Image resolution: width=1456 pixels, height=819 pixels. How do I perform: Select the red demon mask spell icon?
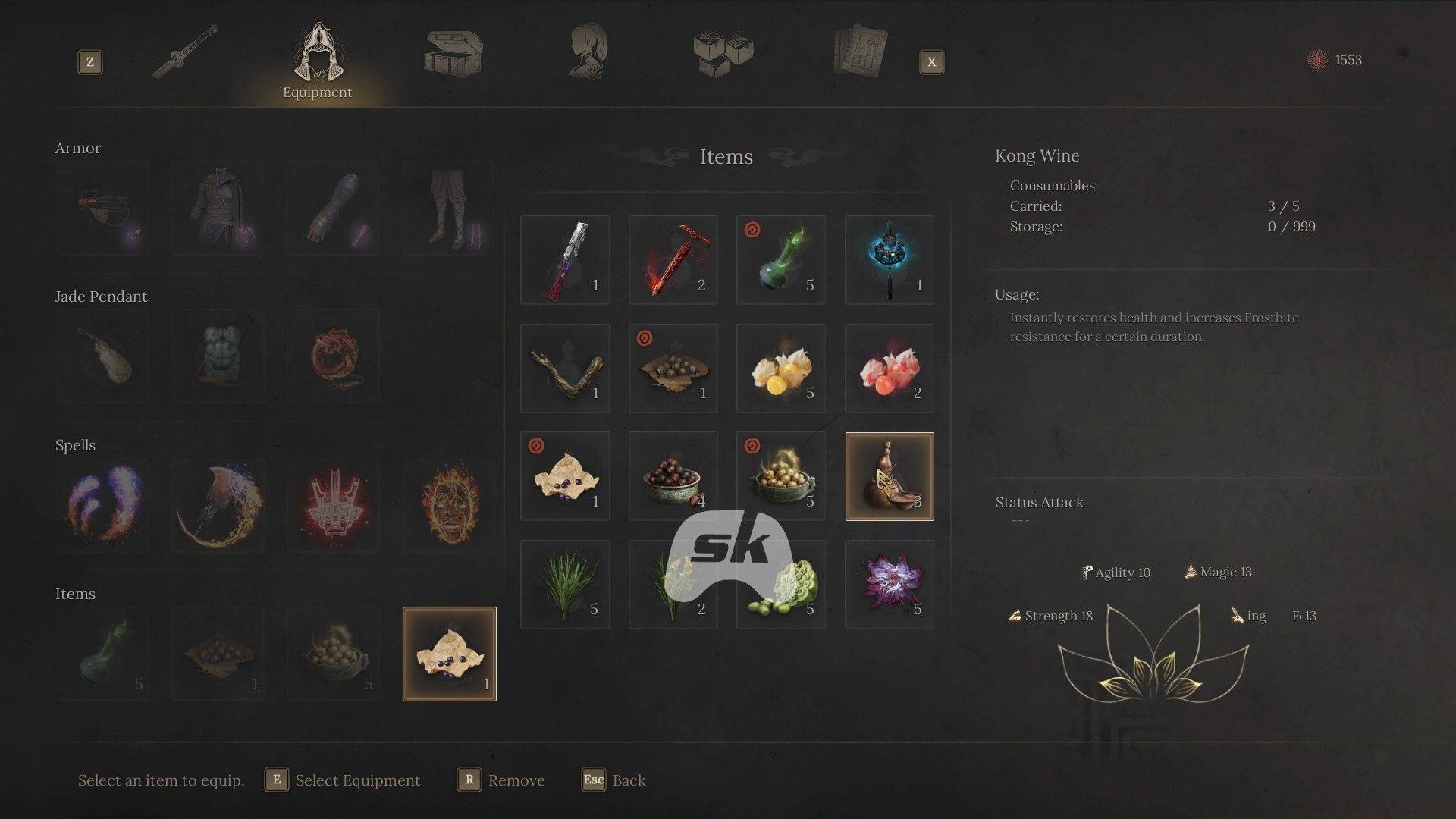(x=332, y=504)
